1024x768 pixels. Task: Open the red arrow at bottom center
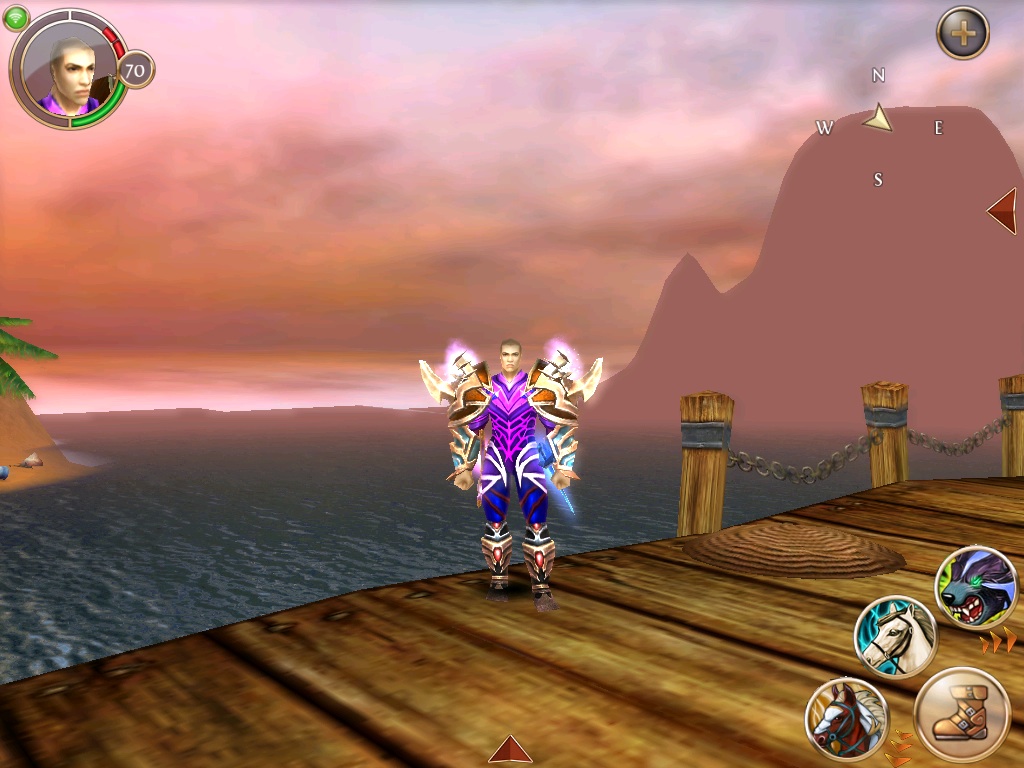coord(510,749)
